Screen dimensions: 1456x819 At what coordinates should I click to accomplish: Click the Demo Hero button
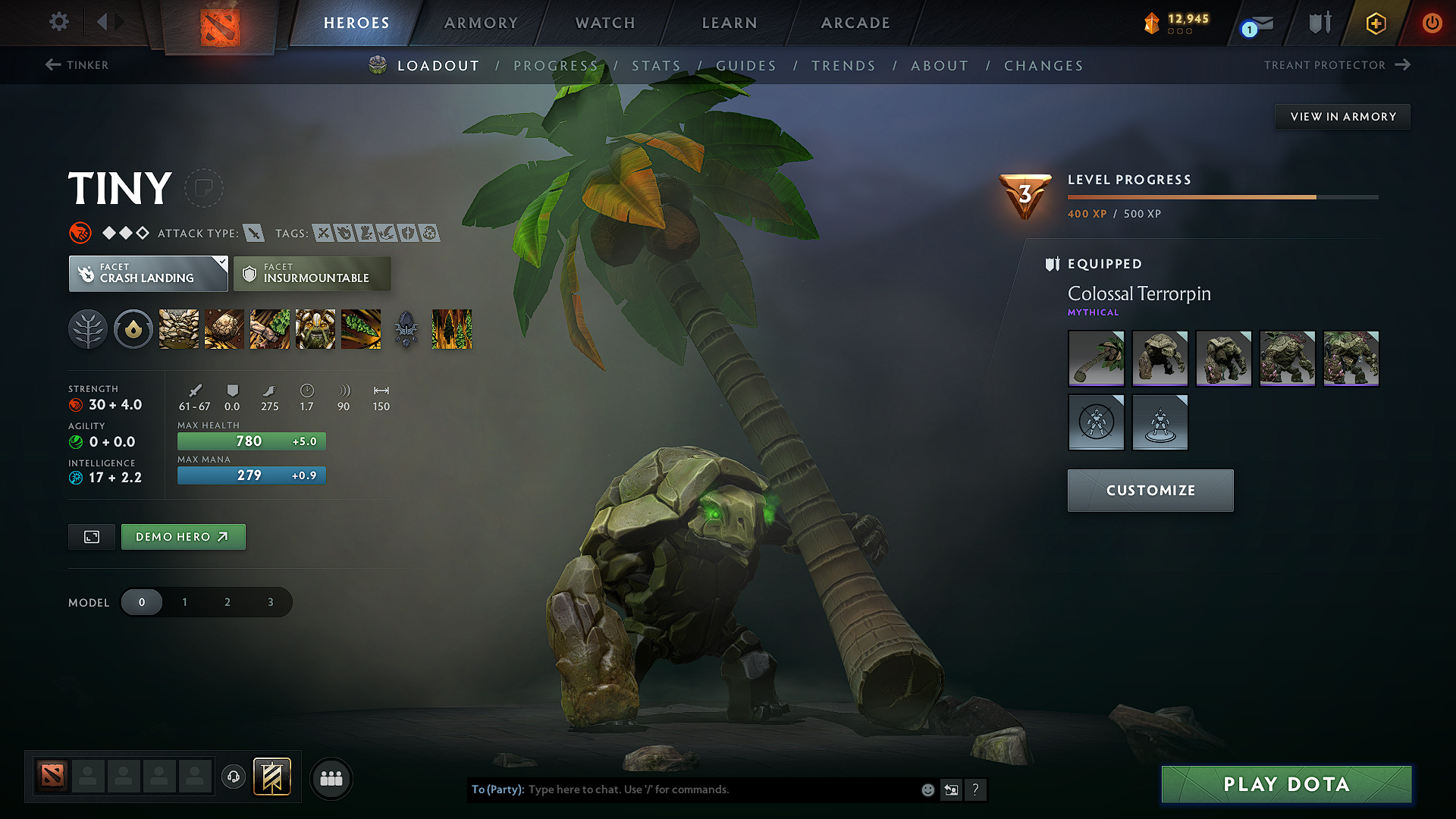click(x=183, y=536)
